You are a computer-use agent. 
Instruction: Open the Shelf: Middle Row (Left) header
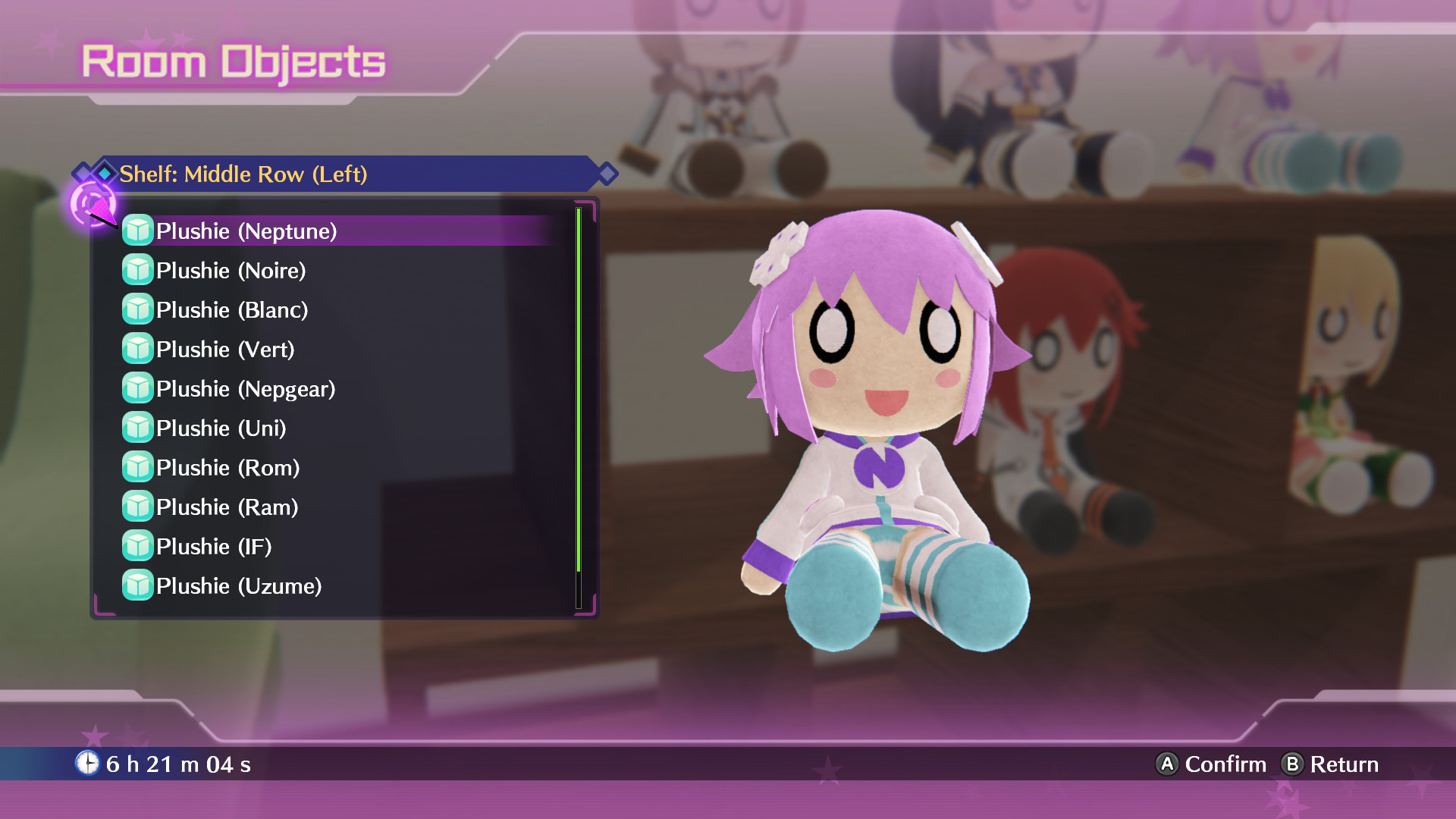tap(243, 174)
